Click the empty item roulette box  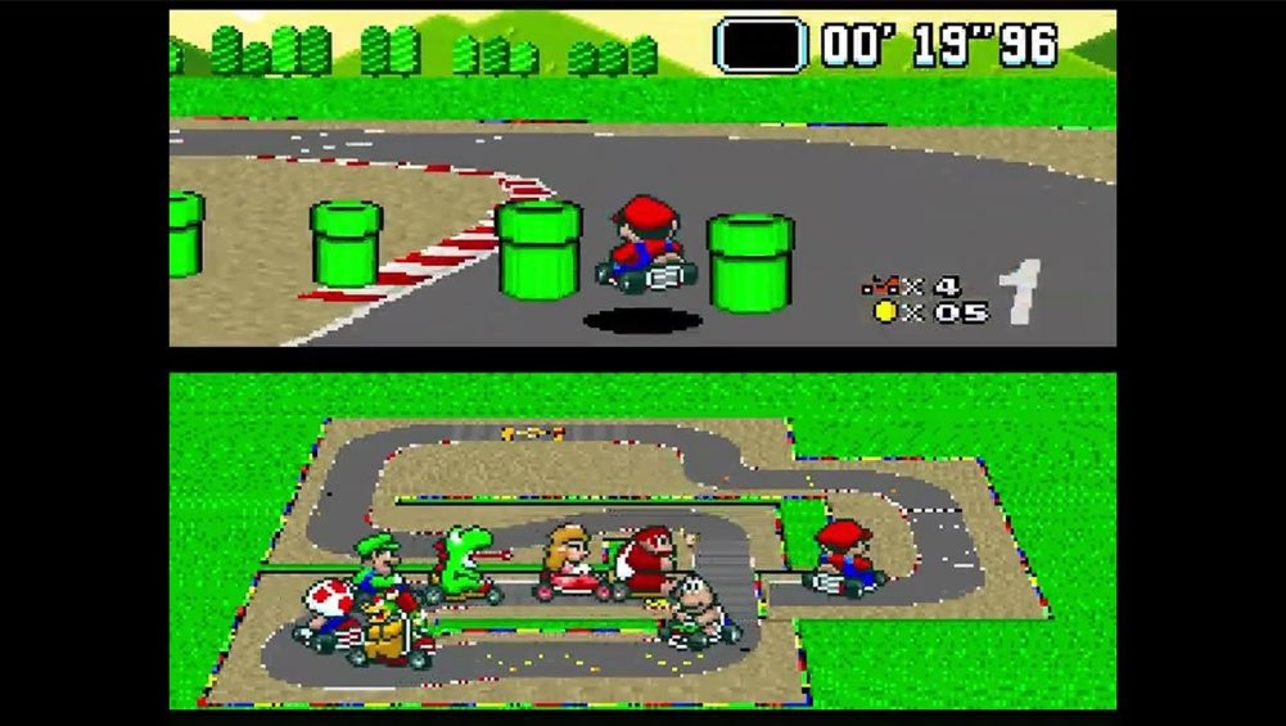[x=763, y=45]
